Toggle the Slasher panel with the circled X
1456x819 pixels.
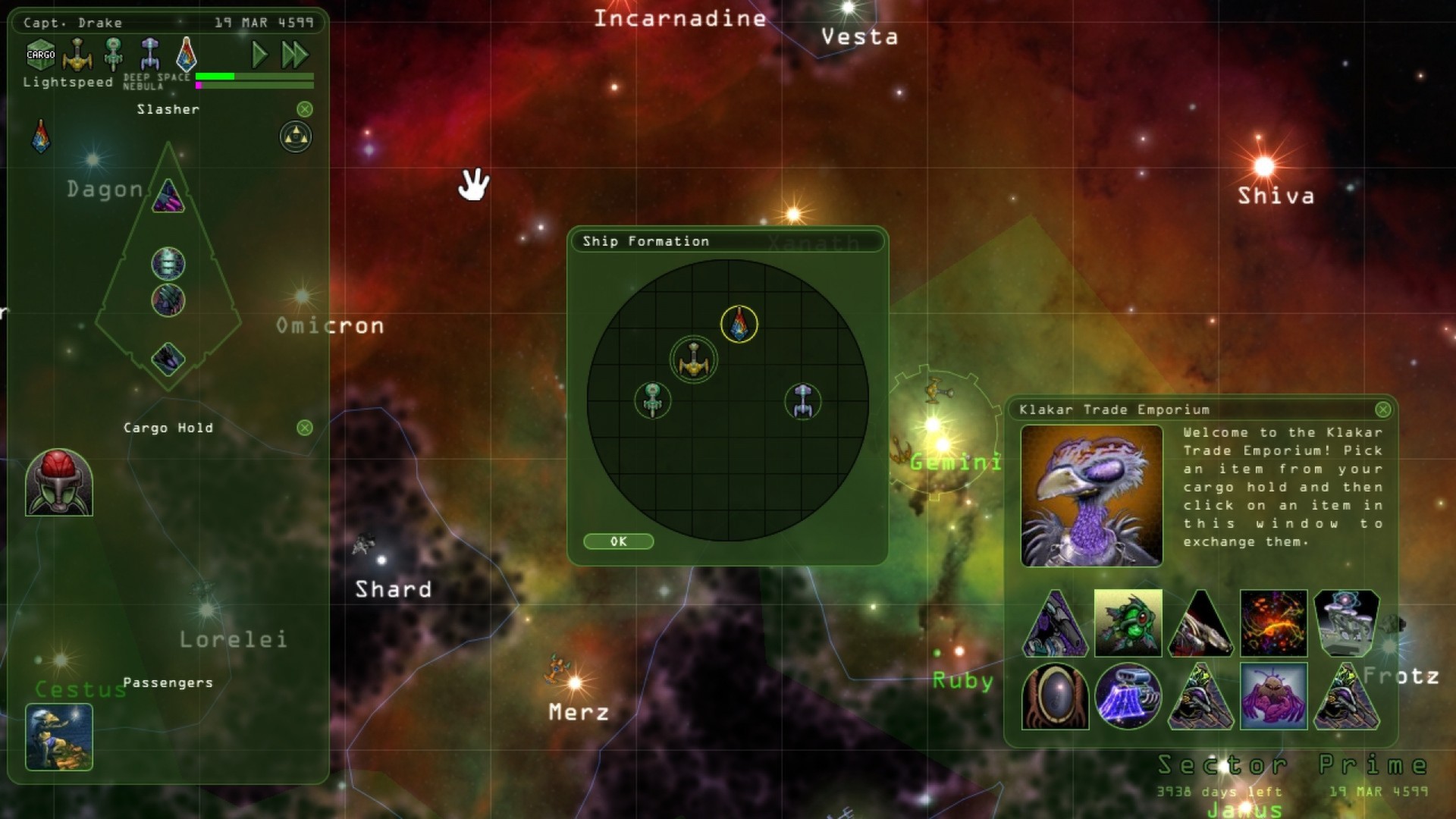coord(306,109)
